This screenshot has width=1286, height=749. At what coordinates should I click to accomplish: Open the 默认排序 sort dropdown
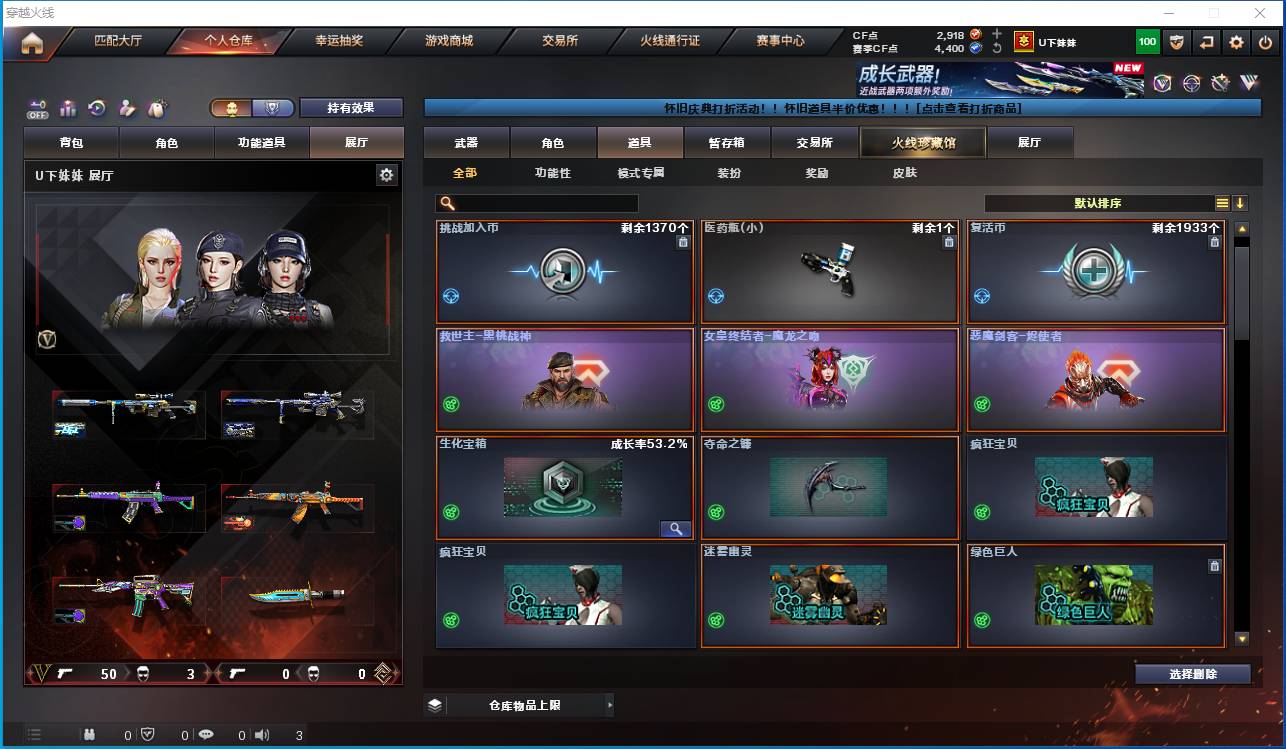point(1098,203)
